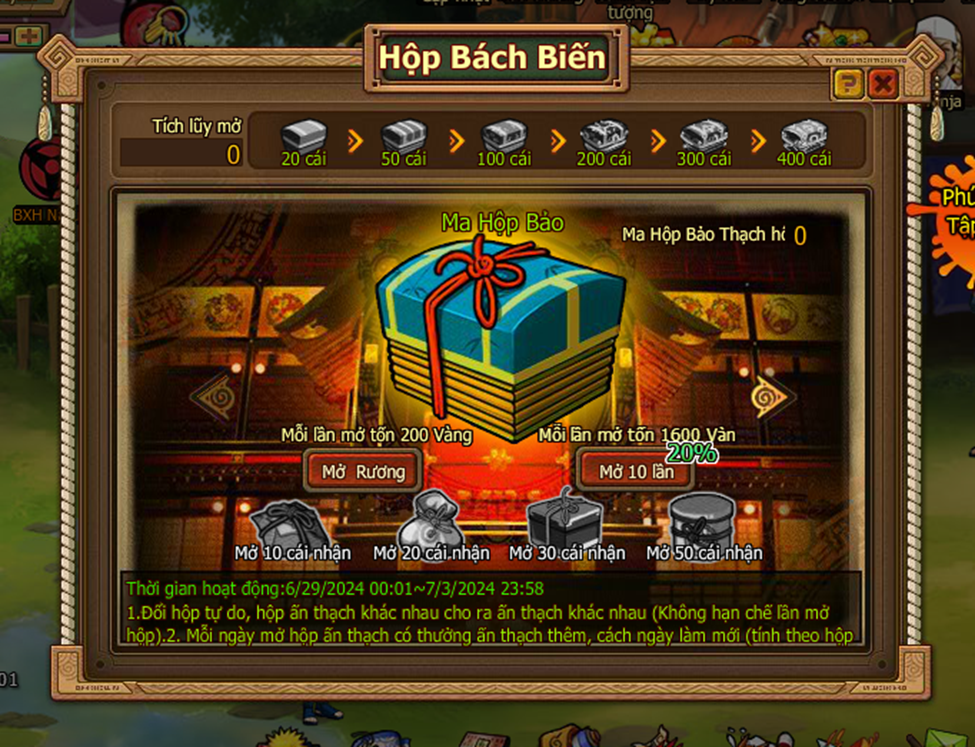
Task: Select the 200 cái milestone chest
Action: pyautogui.click(x=604, y=136)
